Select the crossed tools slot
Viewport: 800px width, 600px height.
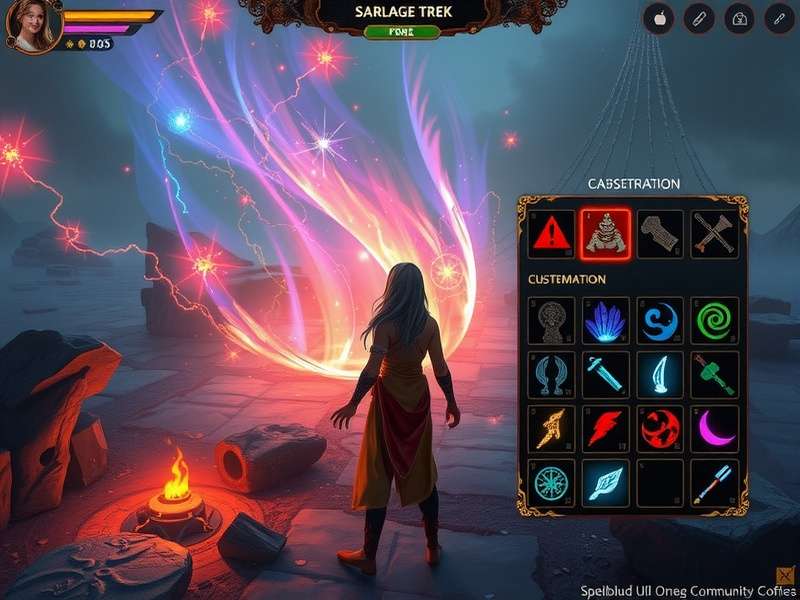(714, 235)
